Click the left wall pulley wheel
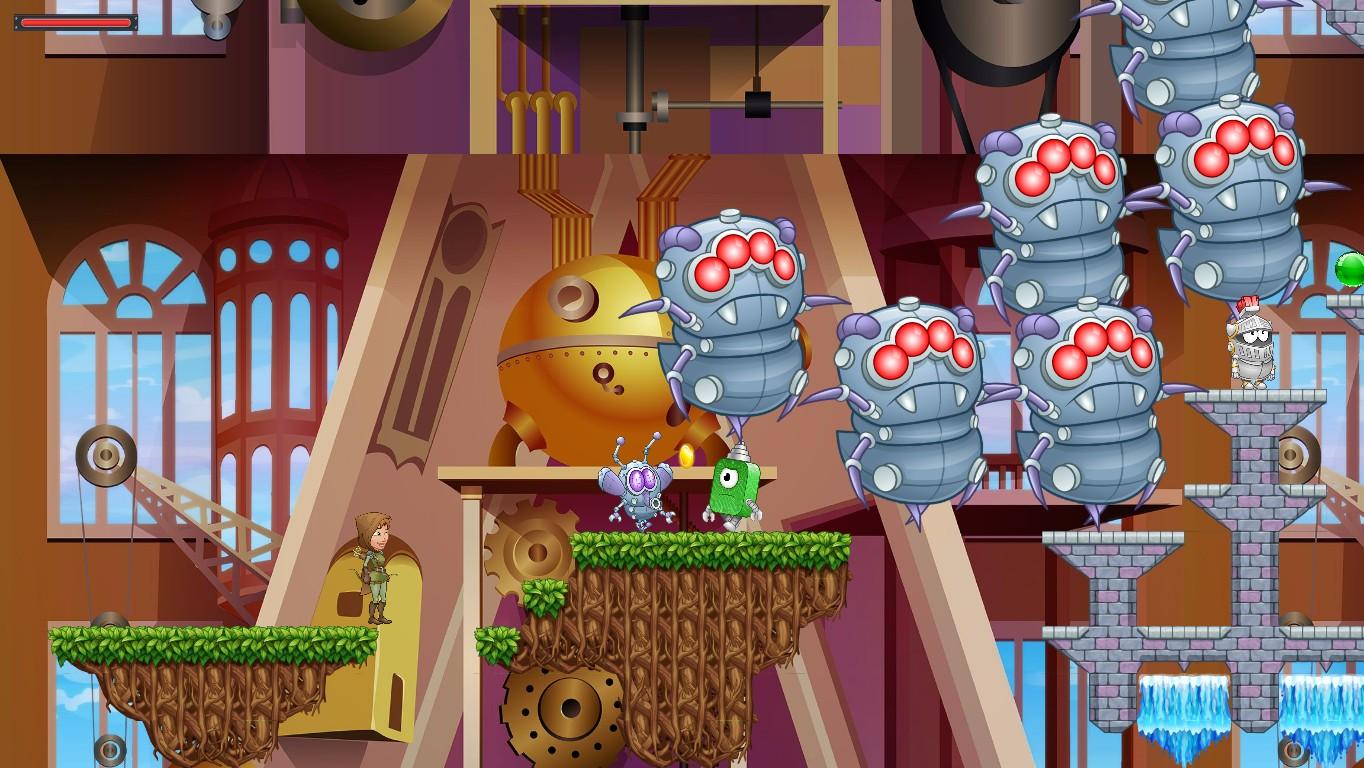The width and height of the screenshot is (1364, 768). point(107,455)
